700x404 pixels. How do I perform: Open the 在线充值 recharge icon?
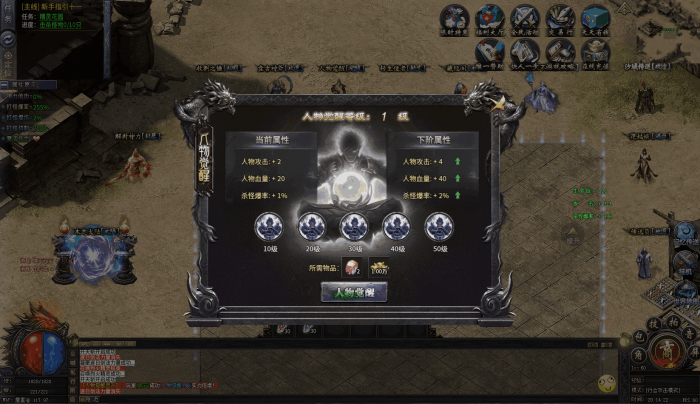click(595, 51)
